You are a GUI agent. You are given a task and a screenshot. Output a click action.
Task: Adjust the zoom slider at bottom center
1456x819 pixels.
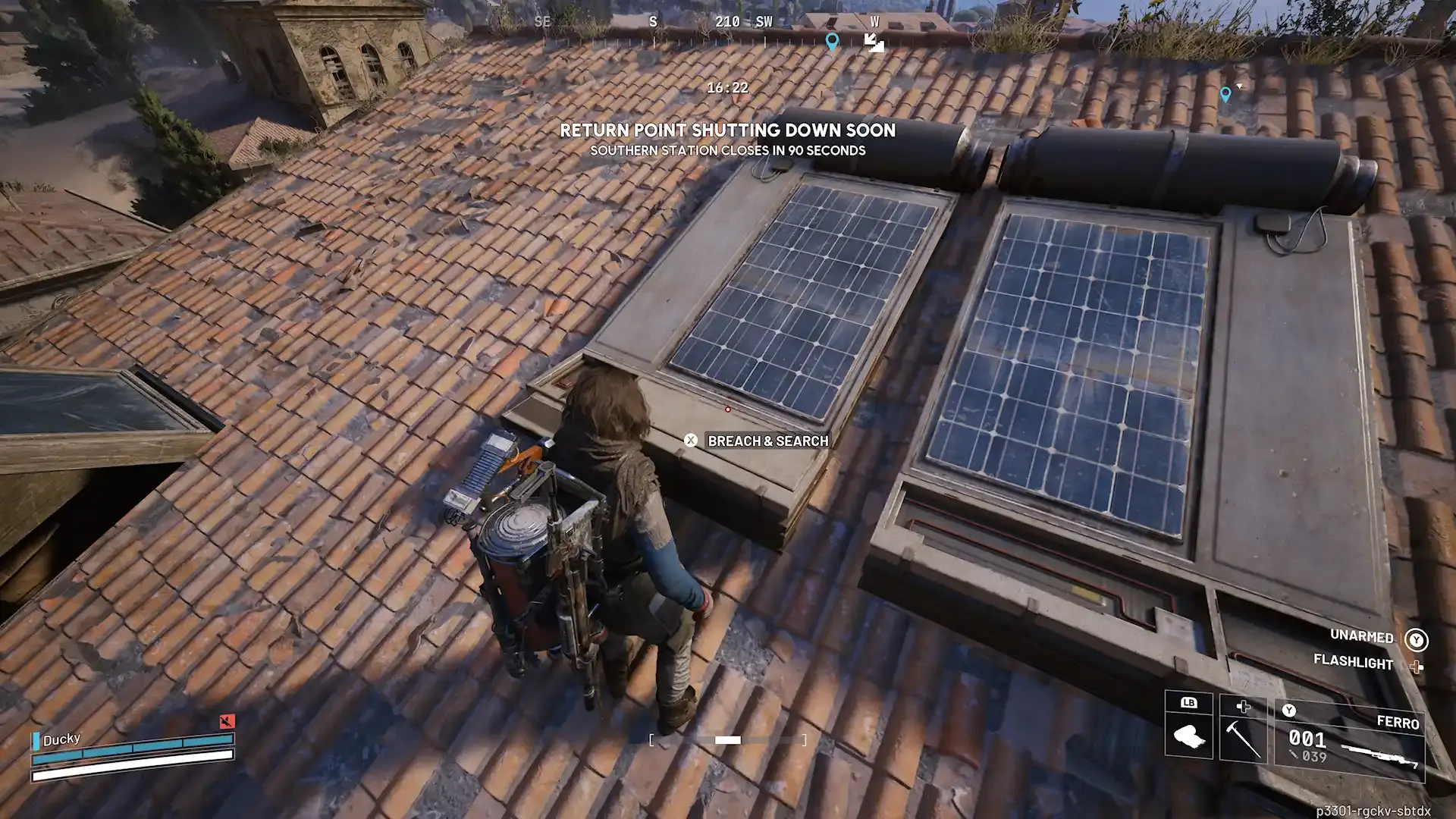coord(728,739)
